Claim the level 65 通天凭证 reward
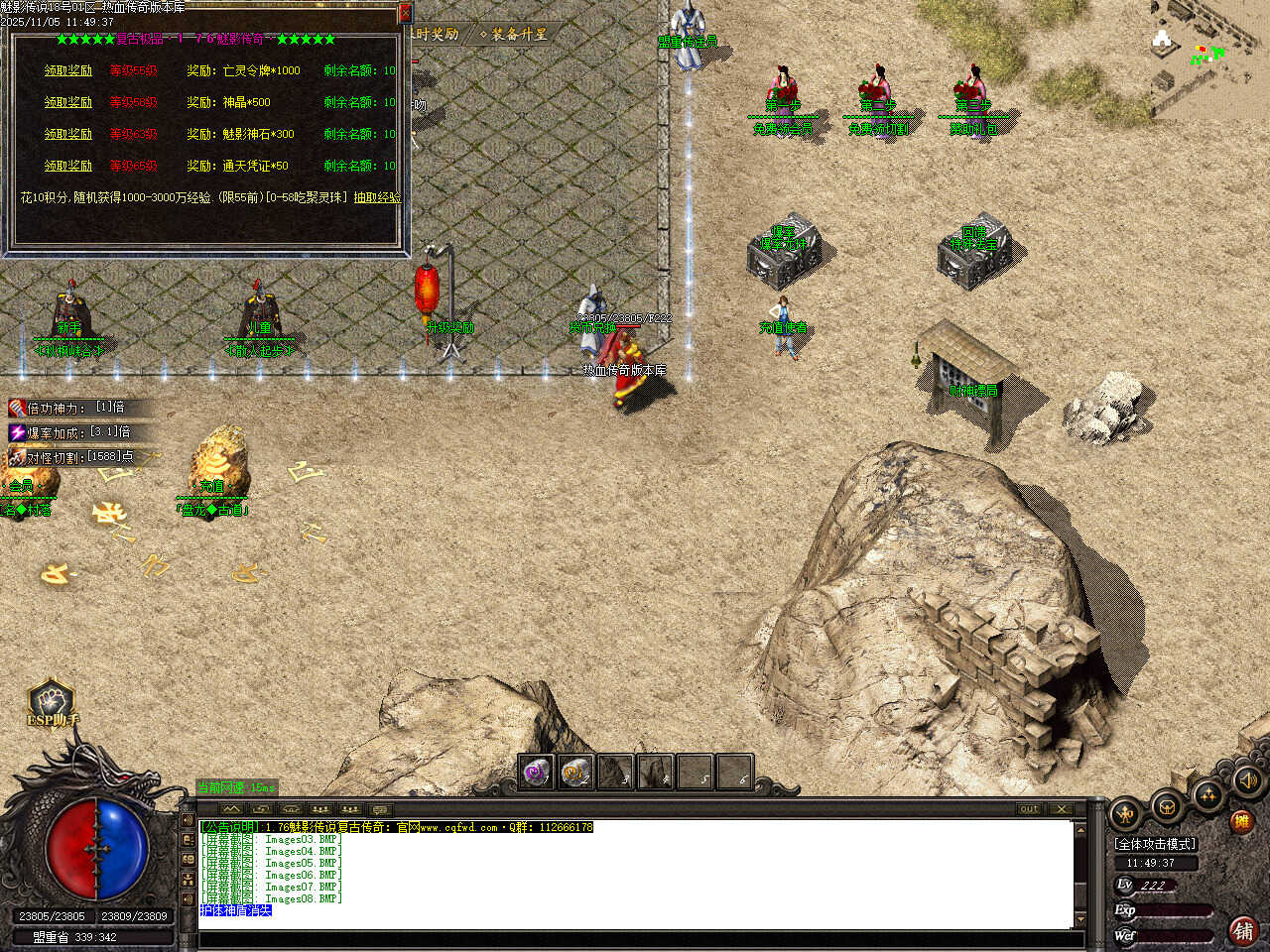1270x952 pixels. click(x=67, y=166)
